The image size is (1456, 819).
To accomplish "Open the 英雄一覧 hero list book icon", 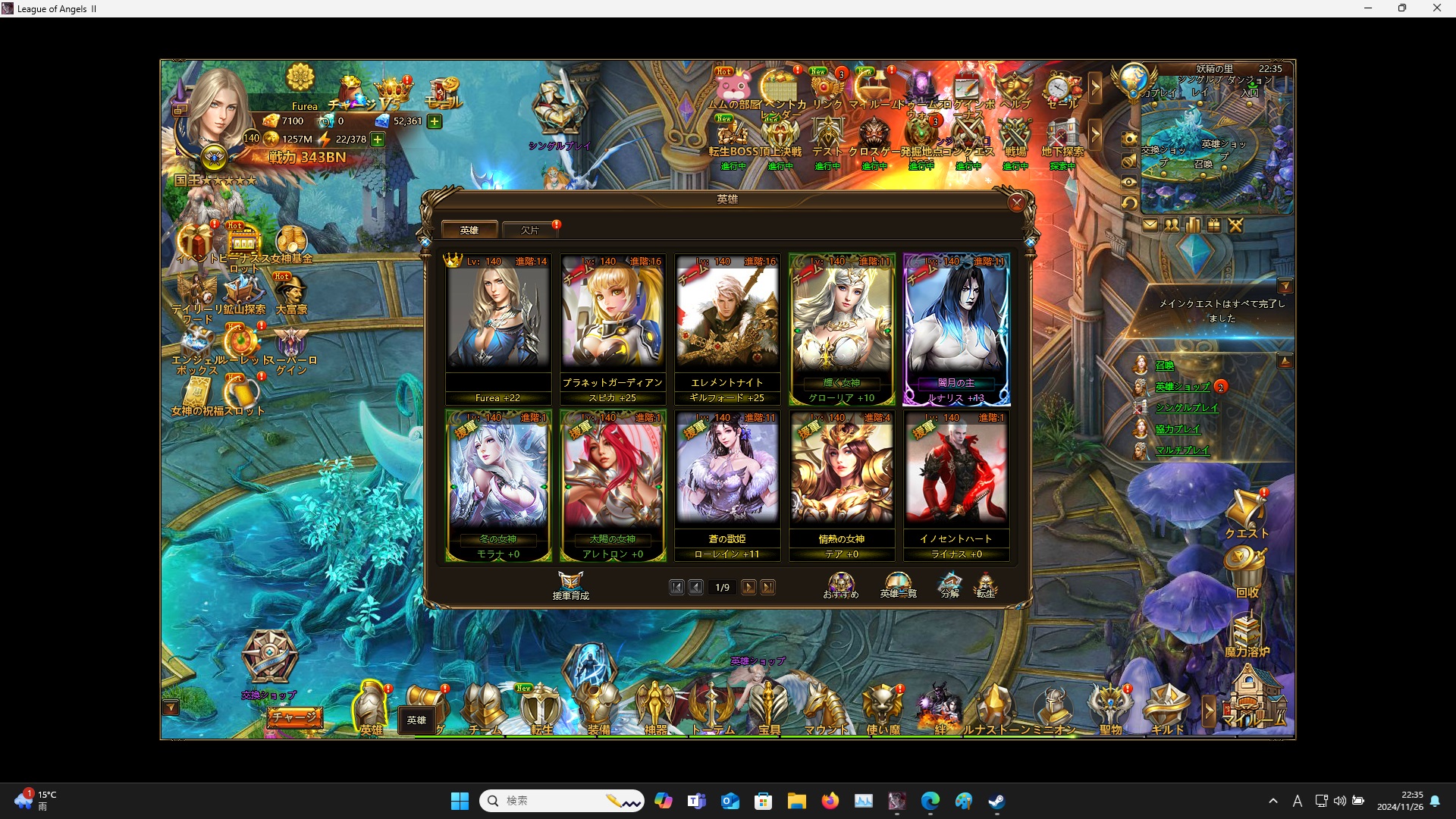I will [x=899, y=582].
